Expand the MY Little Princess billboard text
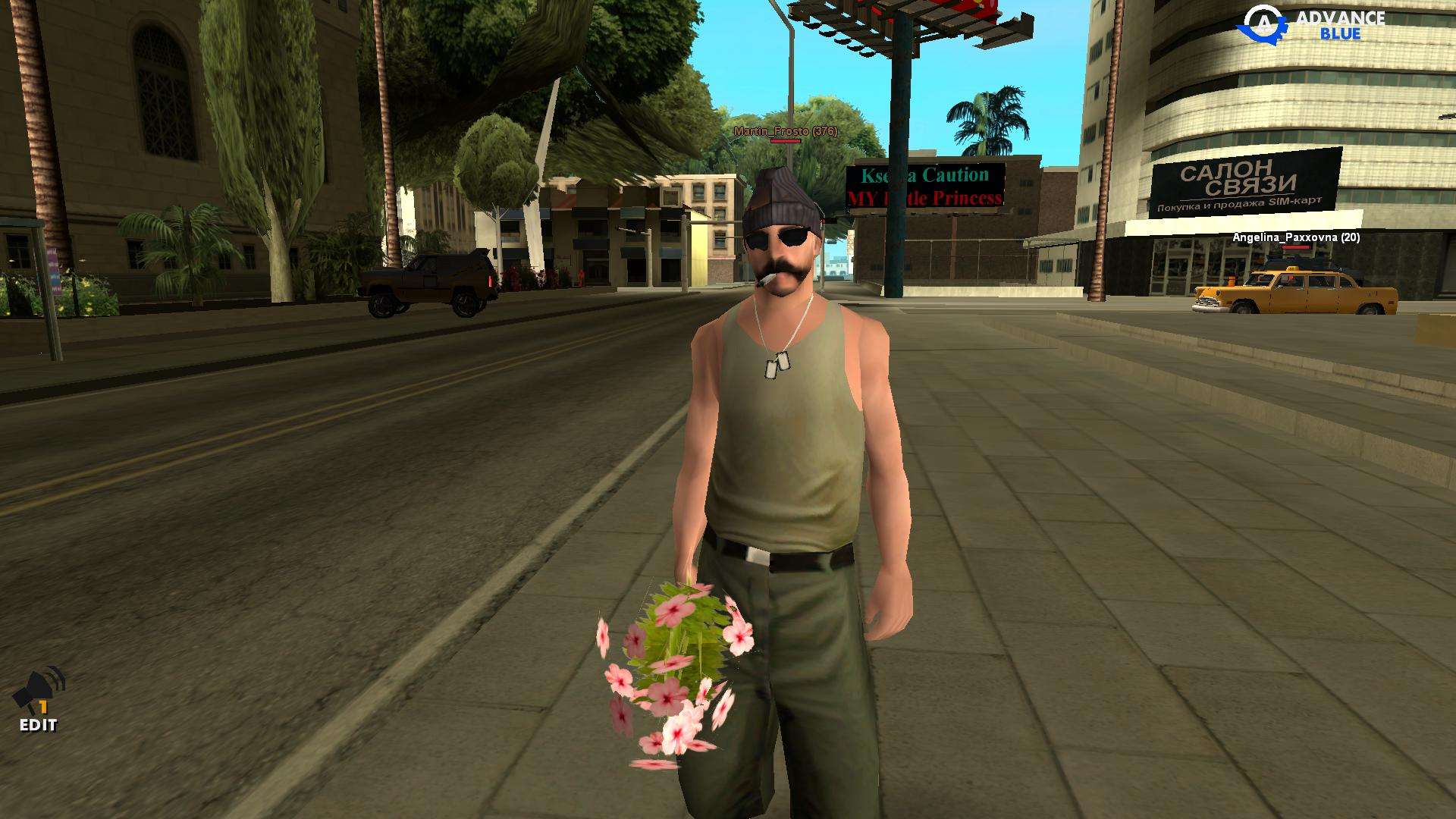The image size is (1456, 819). (927, 199)
